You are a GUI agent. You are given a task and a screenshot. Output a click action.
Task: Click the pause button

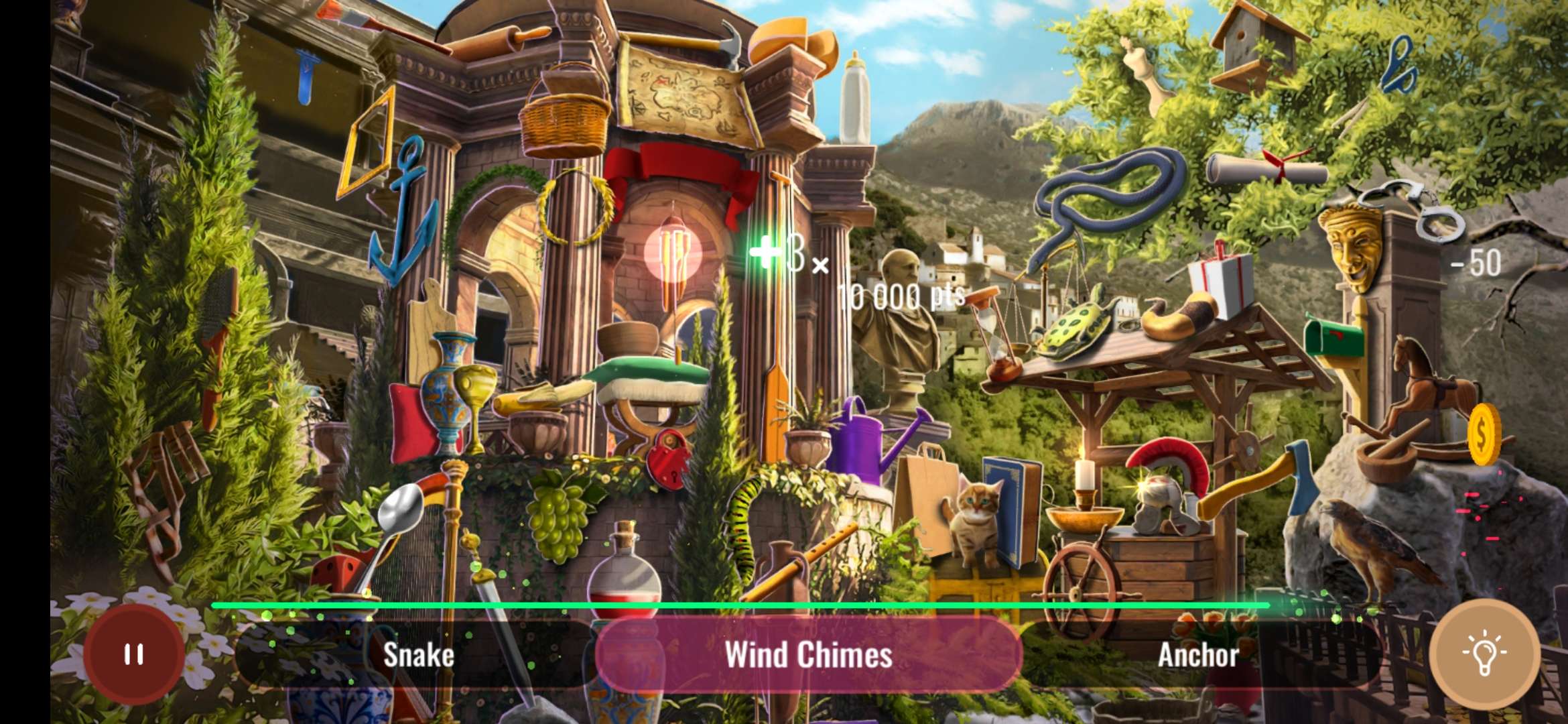[x=133, y=654]
